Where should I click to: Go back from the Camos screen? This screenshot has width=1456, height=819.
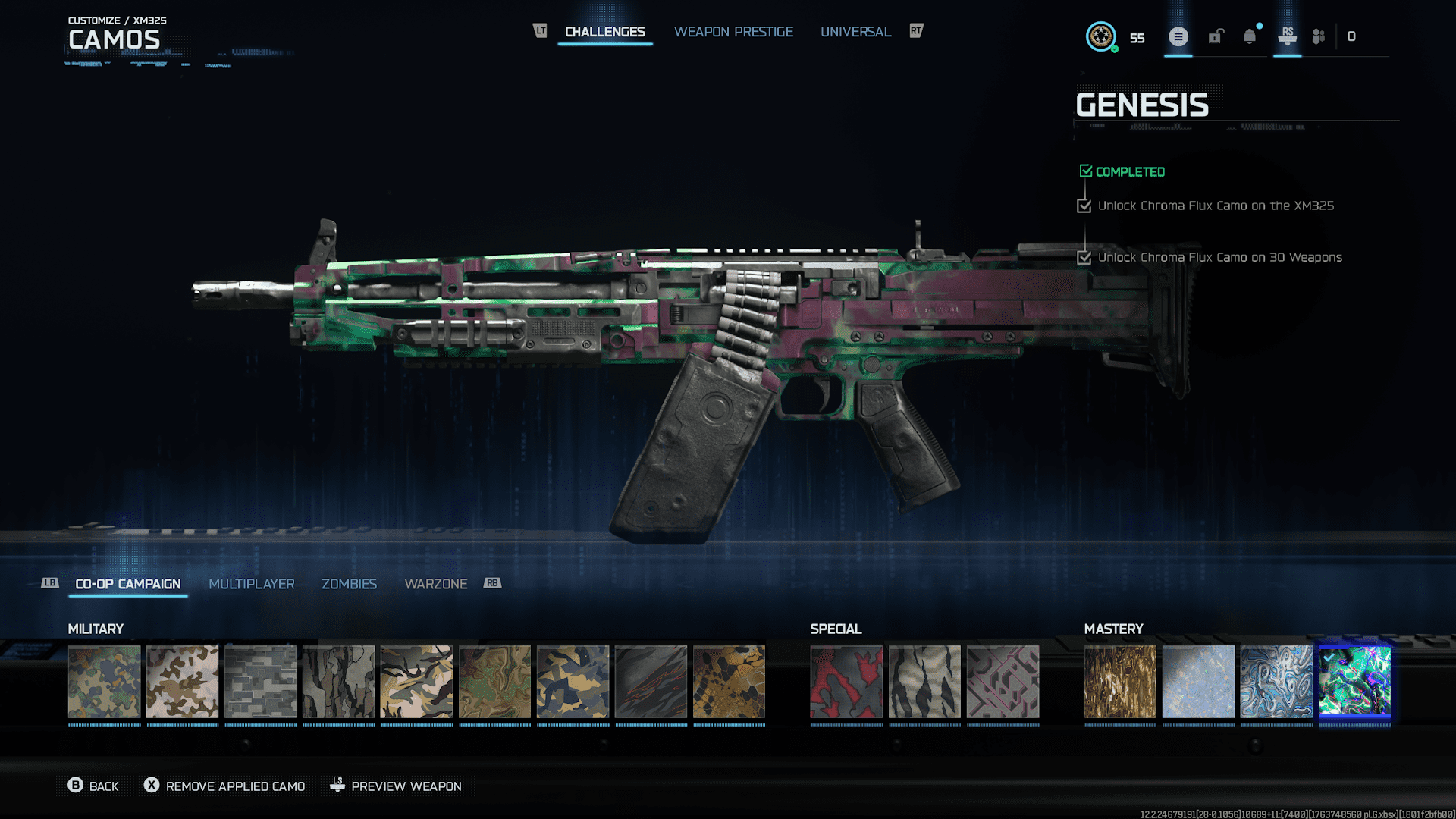[93, 786]
